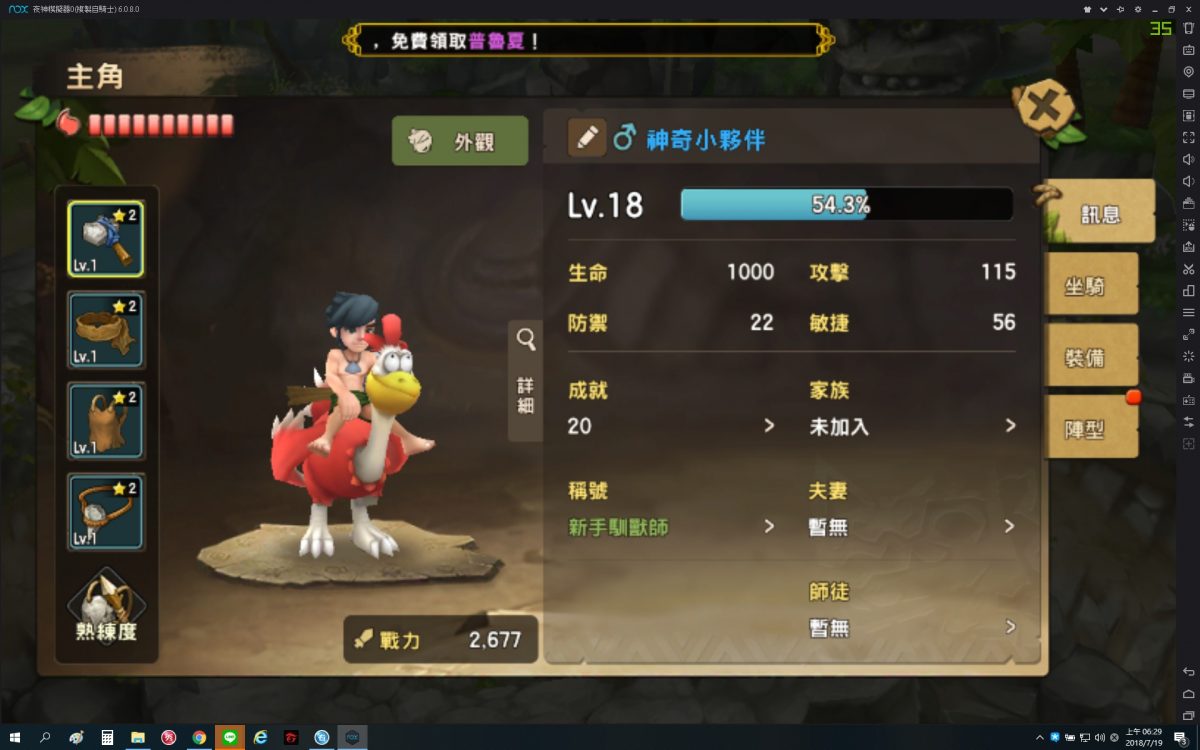Select the leather belt equipment slot
Viewport: 1200px width, 750px height.
[106, 330]
